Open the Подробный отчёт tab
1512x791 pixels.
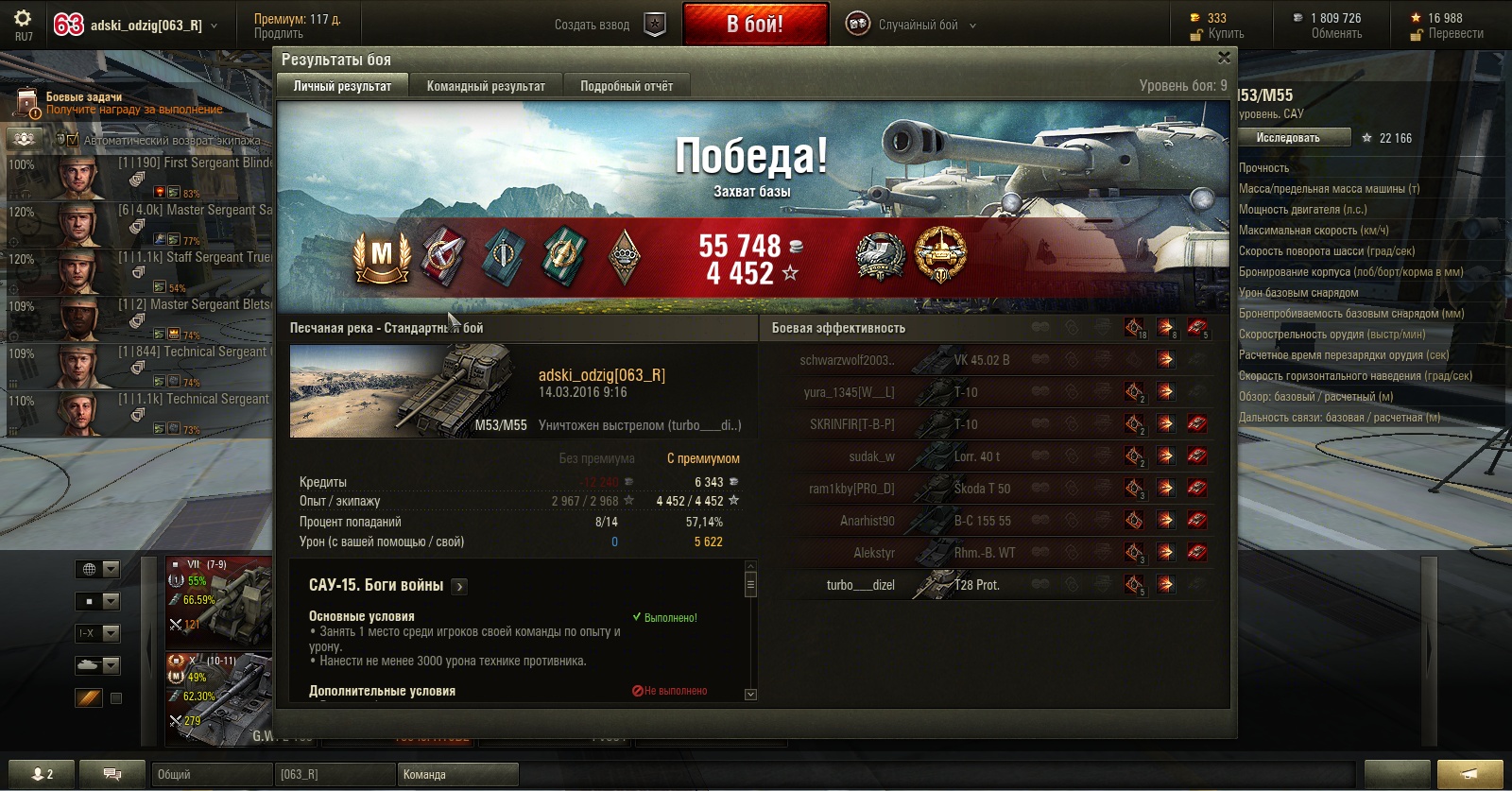coord(627,86)
